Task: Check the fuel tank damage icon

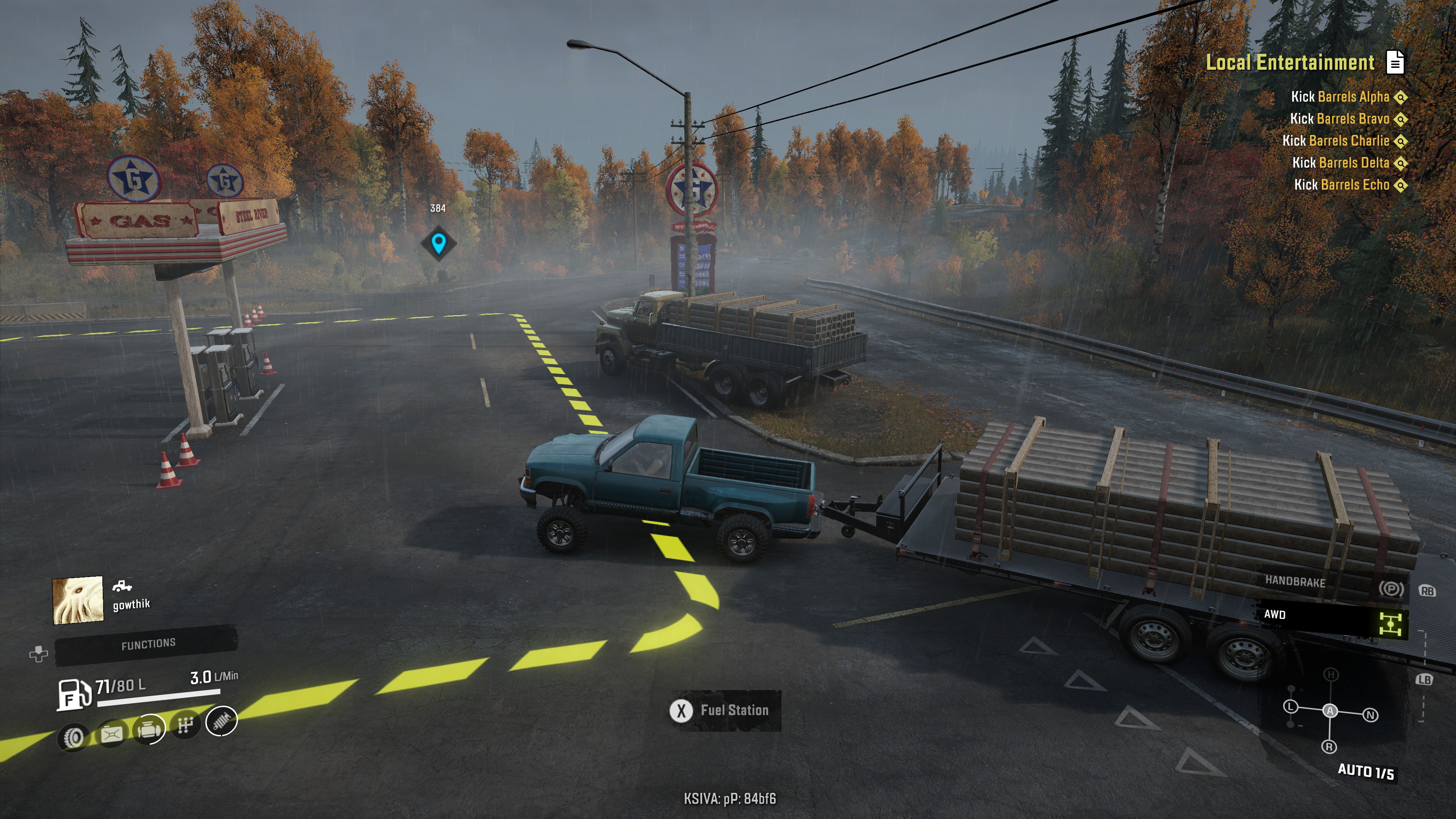Action: pos(111,734)
